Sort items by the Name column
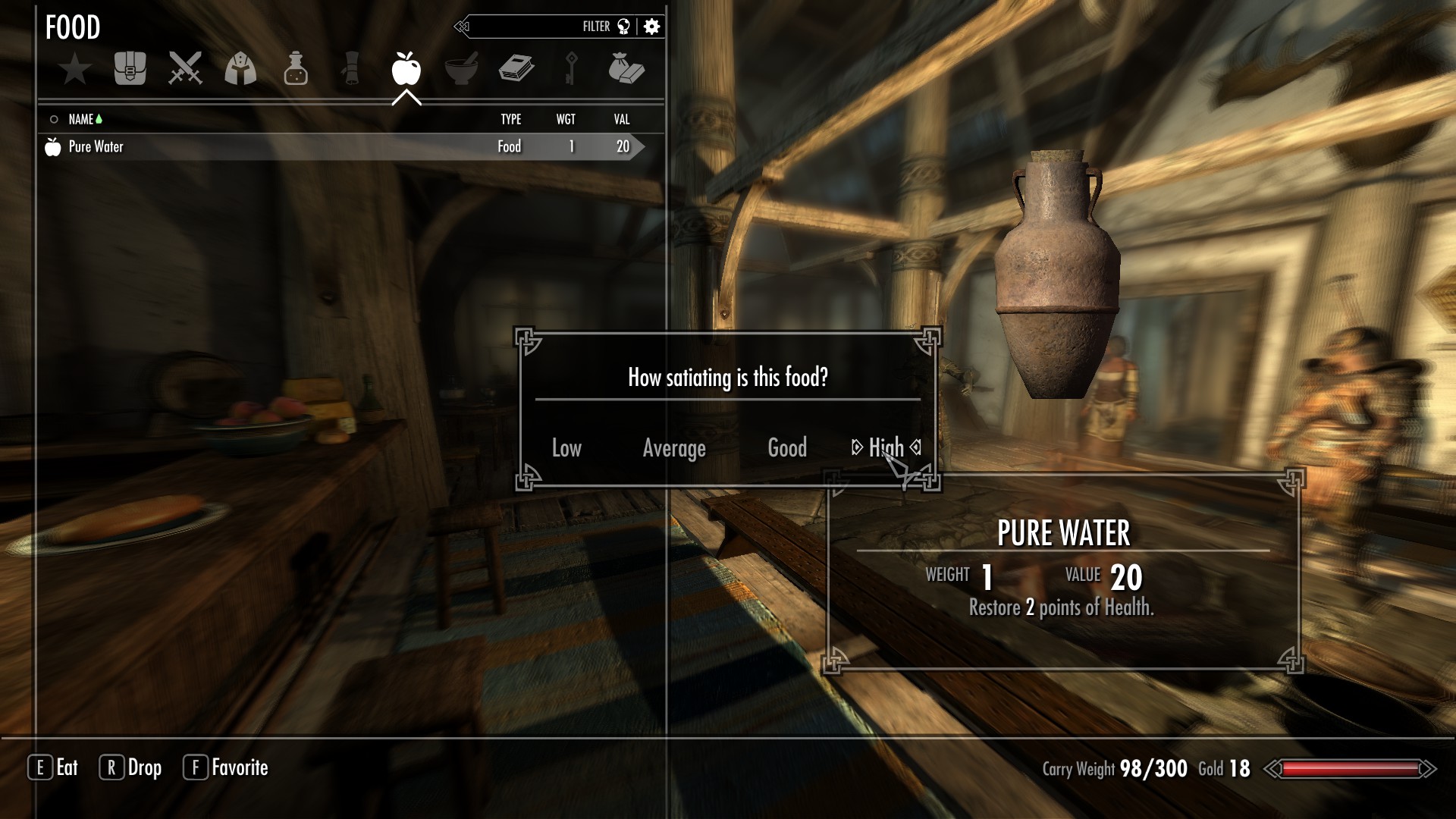 81,119
